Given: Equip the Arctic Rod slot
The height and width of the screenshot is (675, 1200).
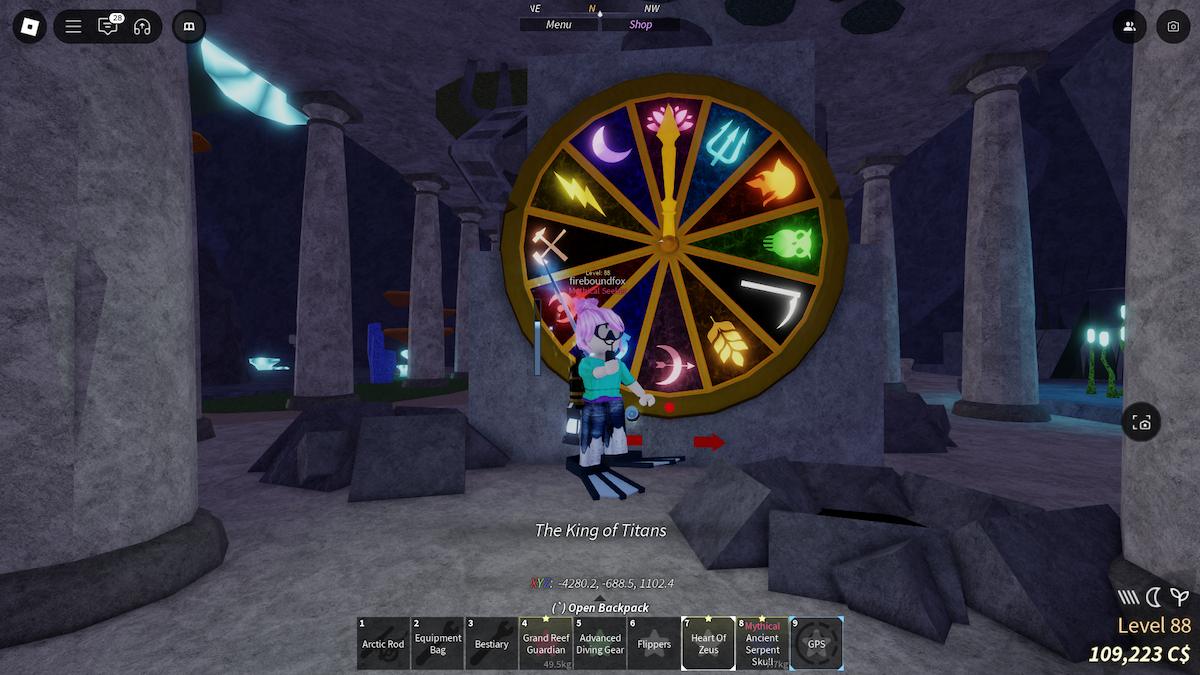Looking at the screenshot, I should pyautogui.click(x=383, y=643).
